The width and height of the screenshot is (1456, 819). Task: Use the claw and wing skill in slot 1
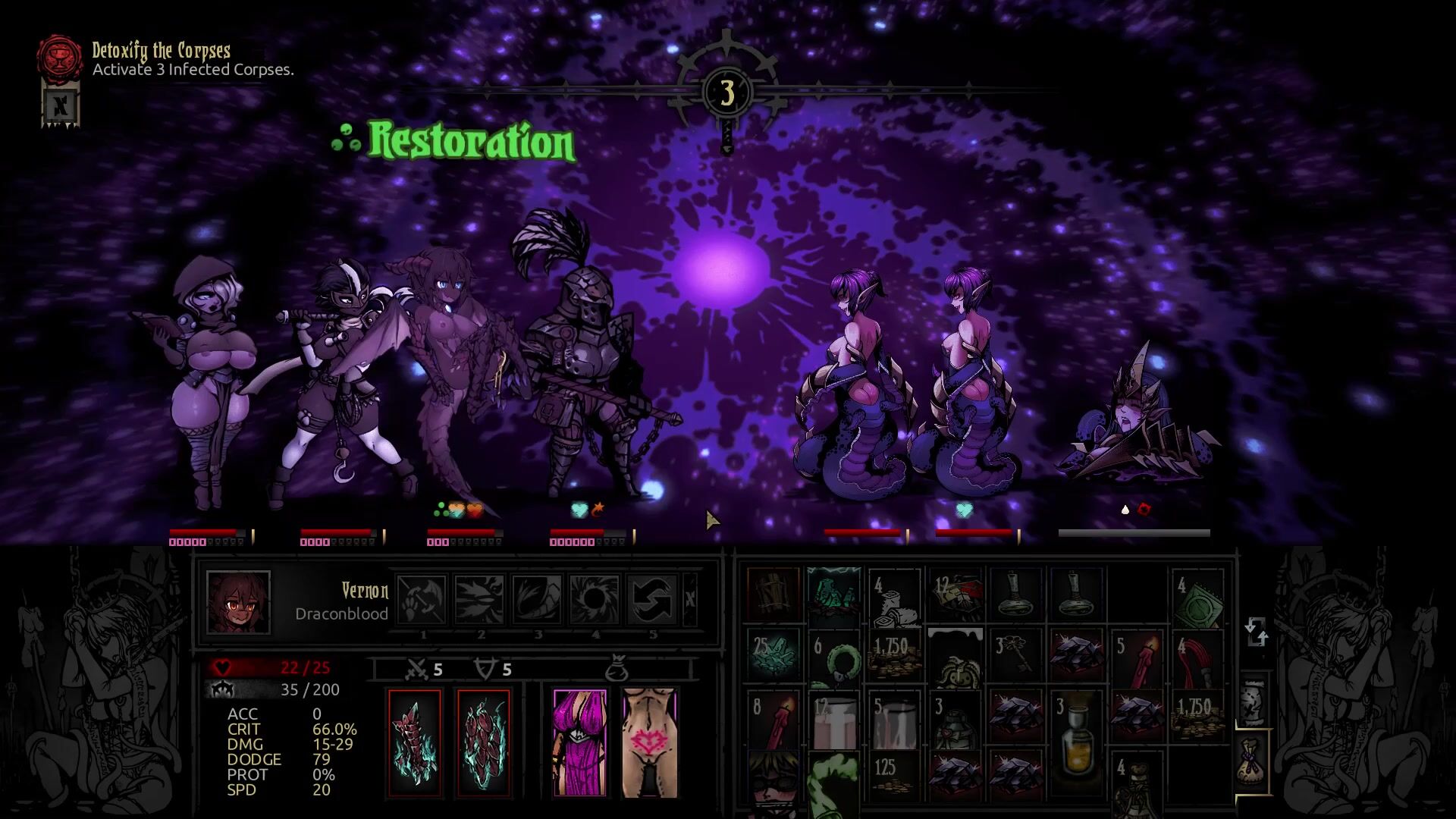tap(422, 599)
